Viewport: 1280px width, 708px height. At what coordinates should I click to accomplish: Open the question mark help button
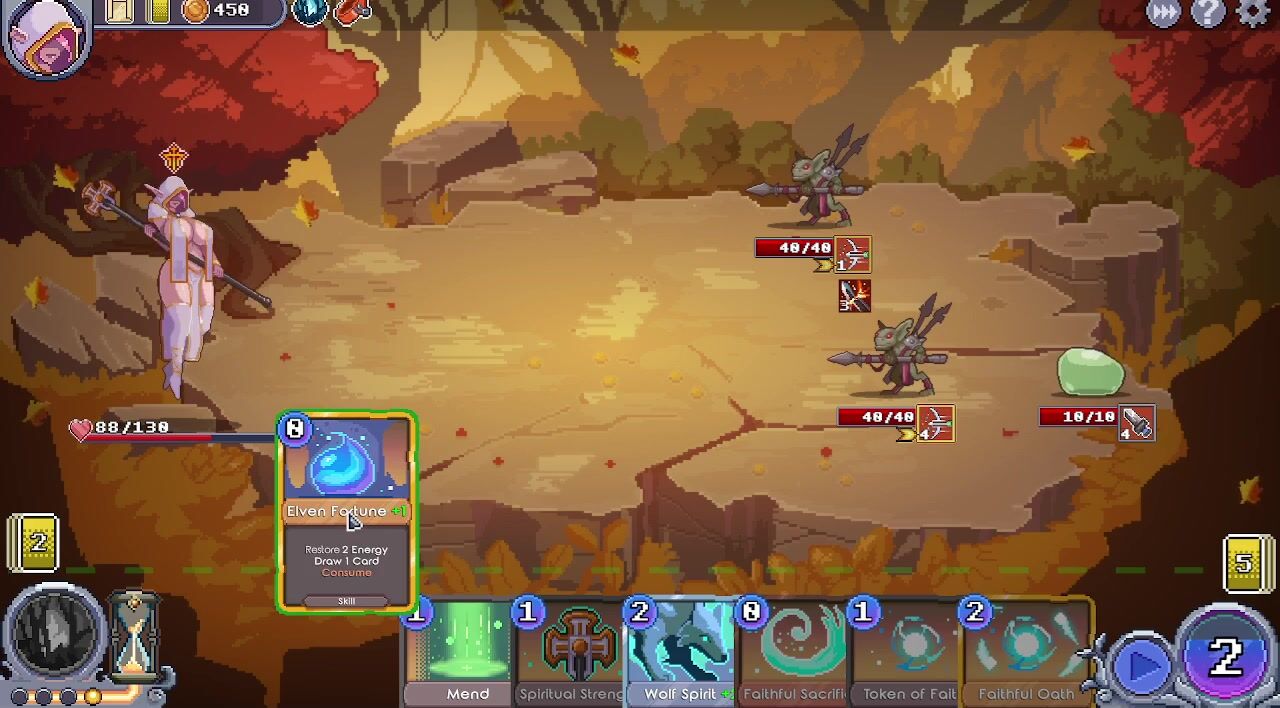pos(1208,13)
